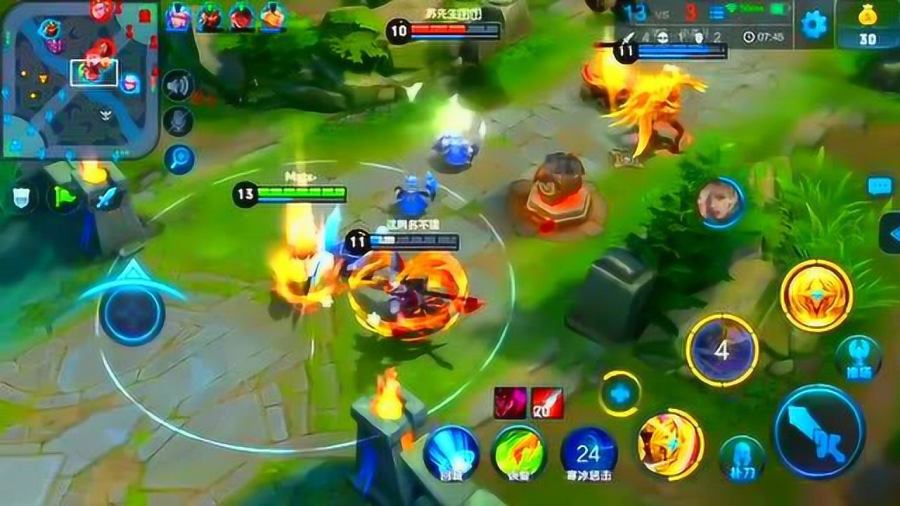Image resolution: width=900 pixels, height=506 pixels.
Task: Open settings with the gear icon
Action: (813, 24)
